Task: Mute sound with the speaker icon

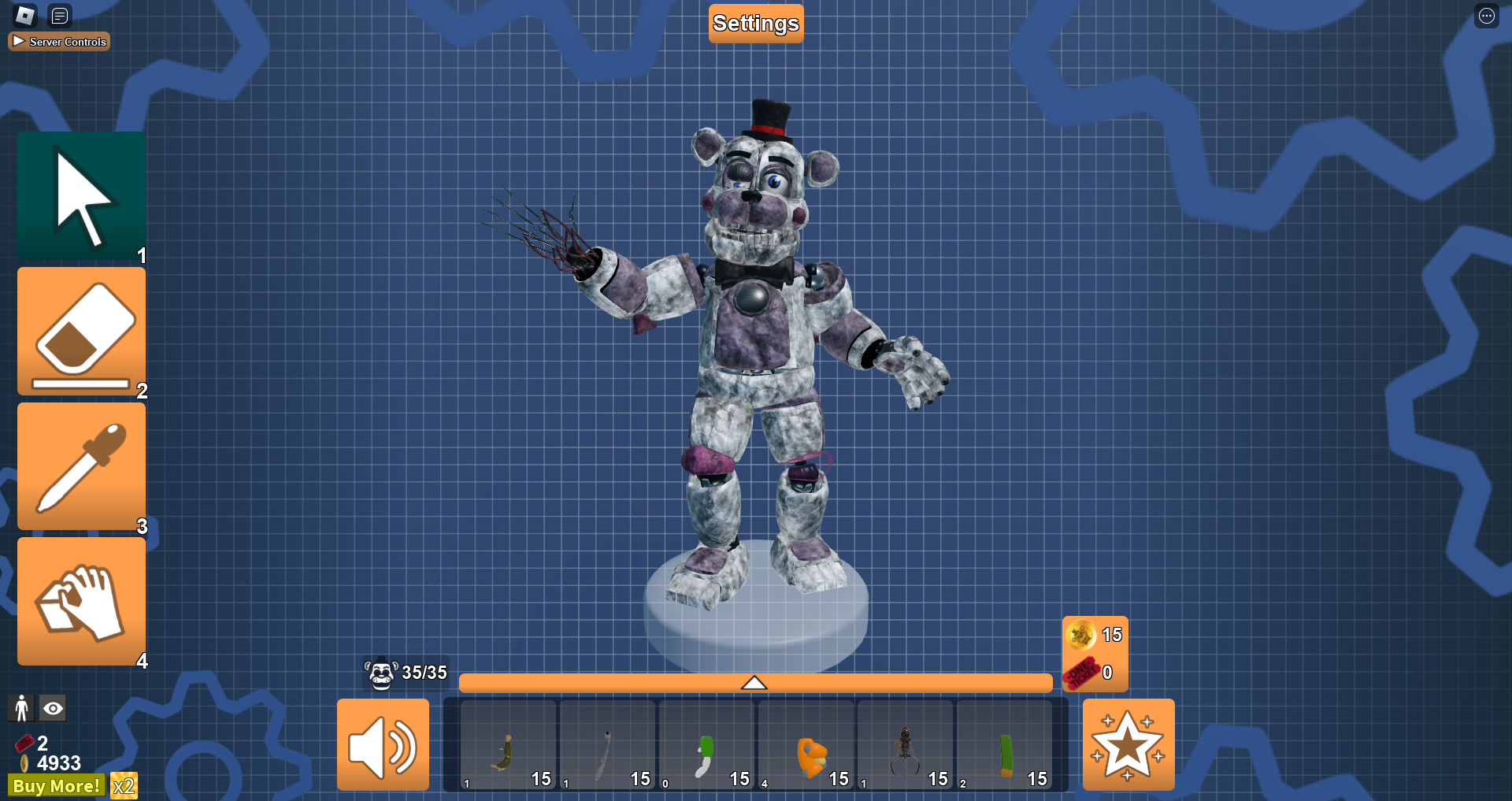Action: coord(384,744)
